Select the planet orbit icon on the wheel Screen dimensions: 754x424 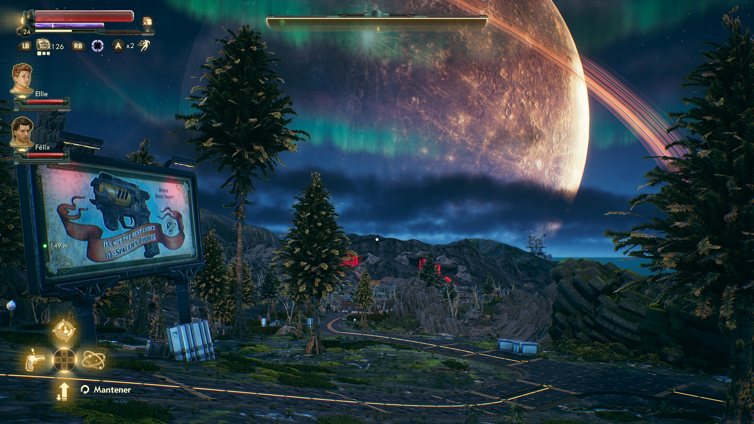pos(93,359)
